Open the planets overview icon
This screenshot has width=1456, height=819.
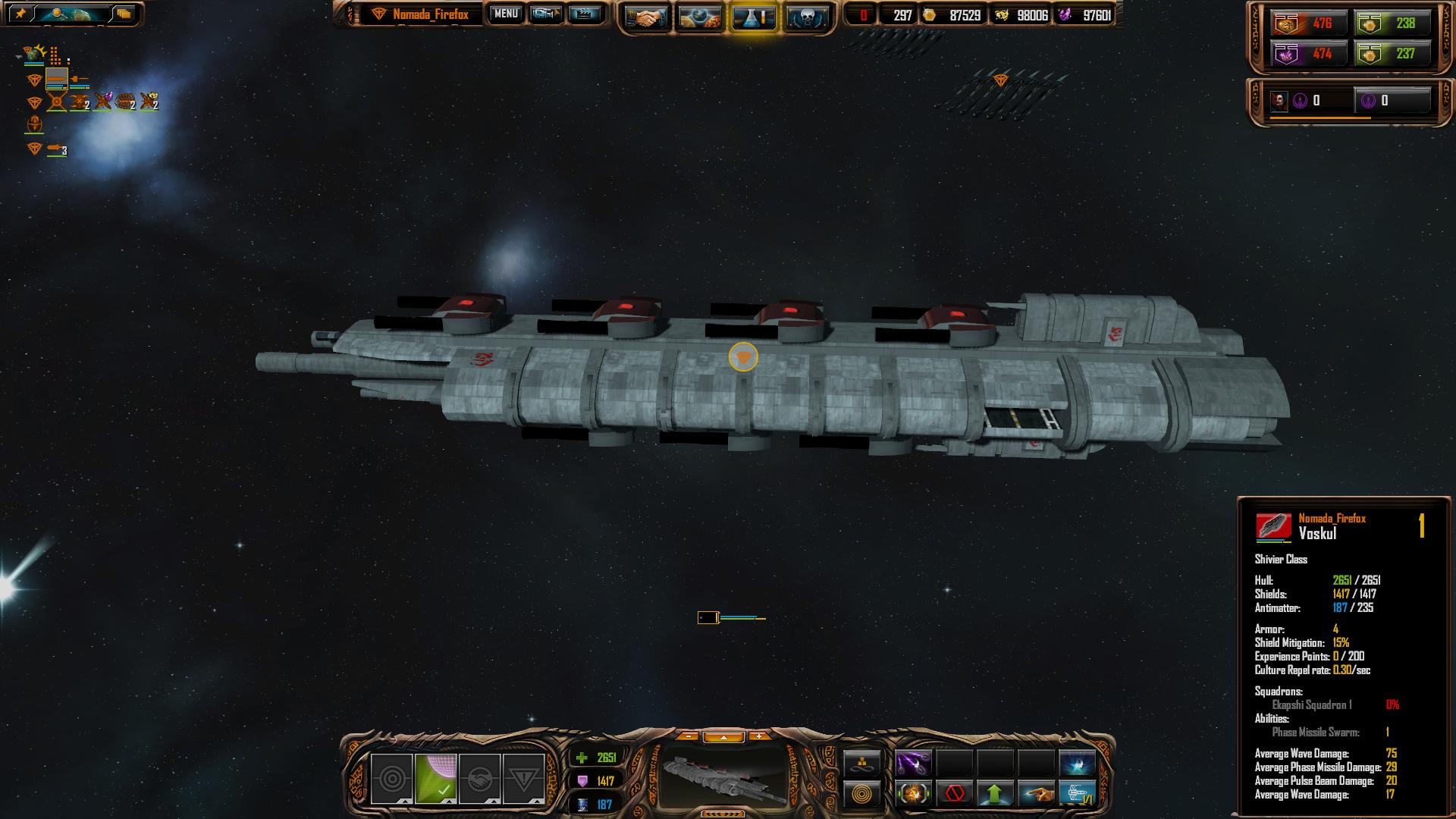(700, 17)
